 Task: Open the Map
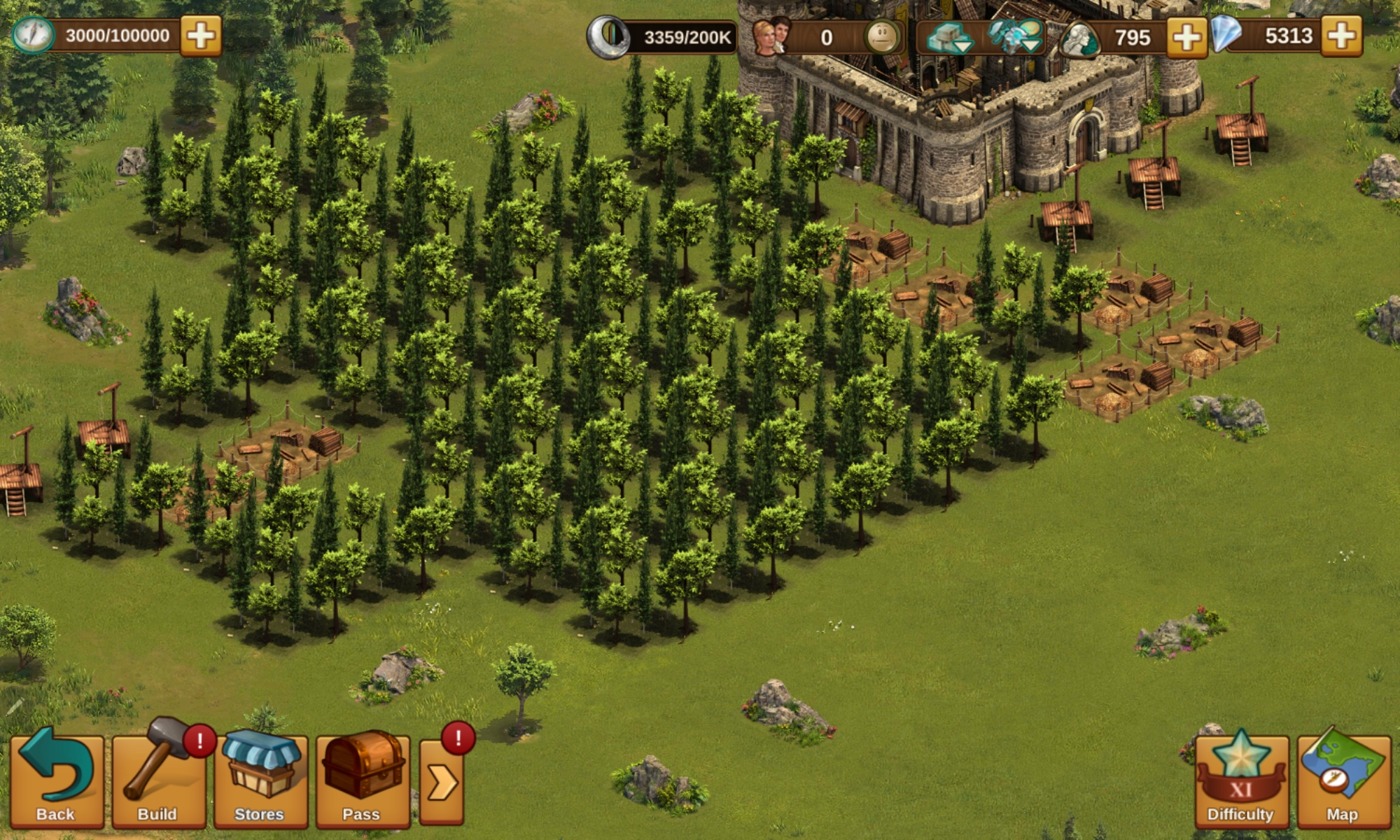pos(1343,780)
